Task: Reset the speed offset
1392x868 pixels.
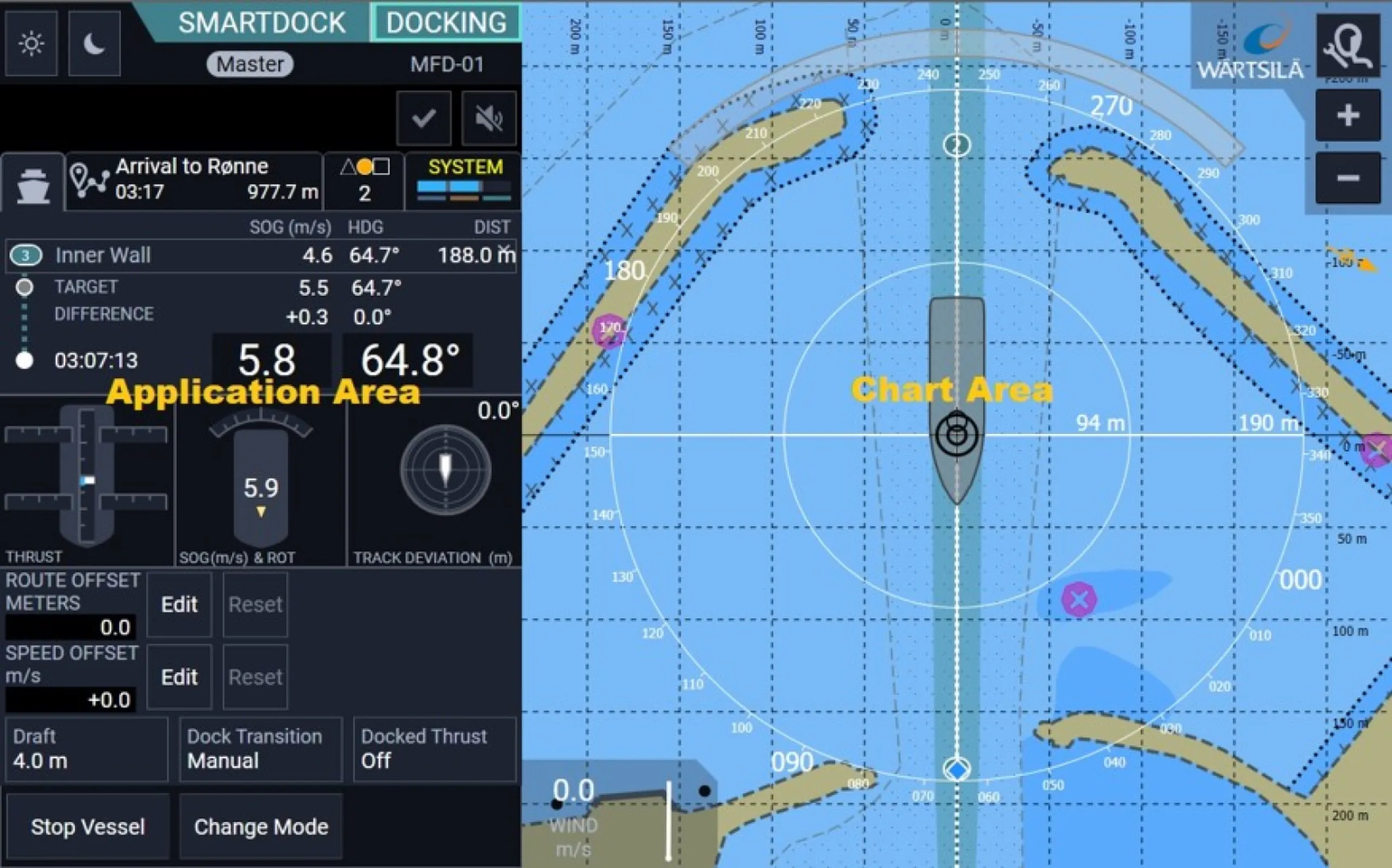Action: coord(255,678)
